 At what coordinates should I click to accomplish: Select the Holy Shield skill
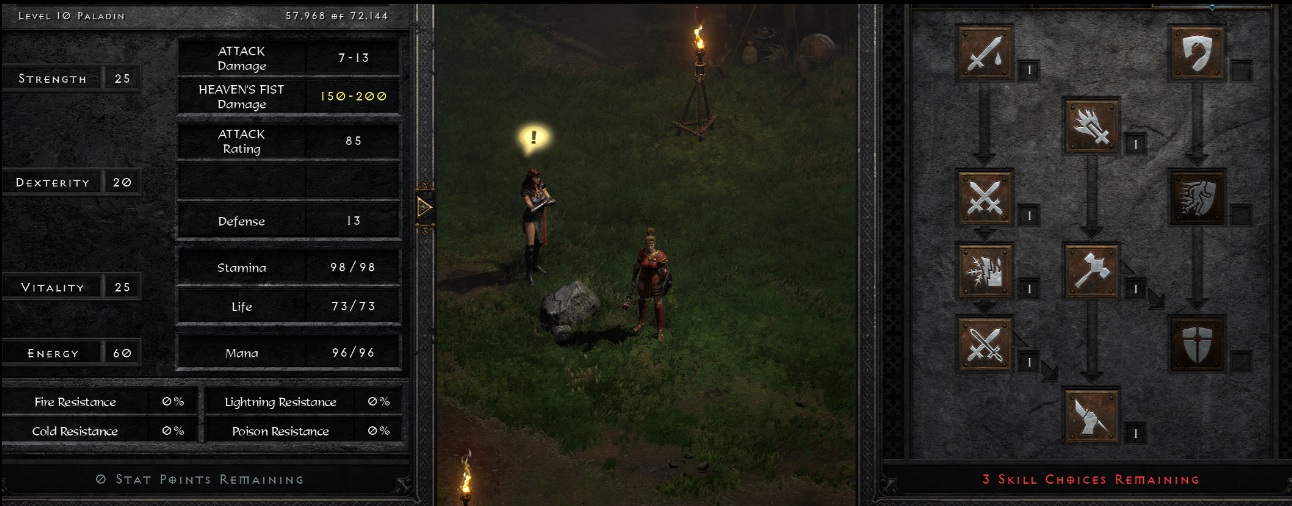click(x=1197, y=343)
